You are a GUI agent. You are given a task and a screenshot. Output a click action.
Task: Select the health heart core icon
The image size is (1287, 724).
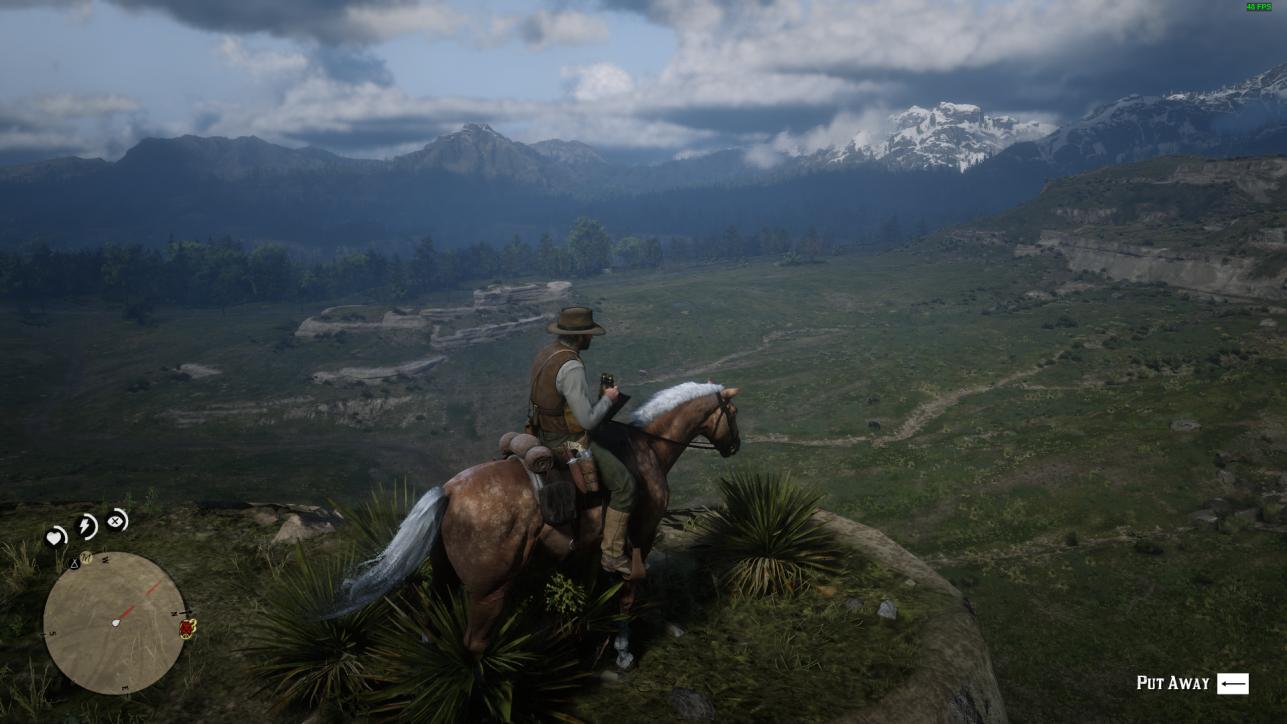click(x=55, y=536)
